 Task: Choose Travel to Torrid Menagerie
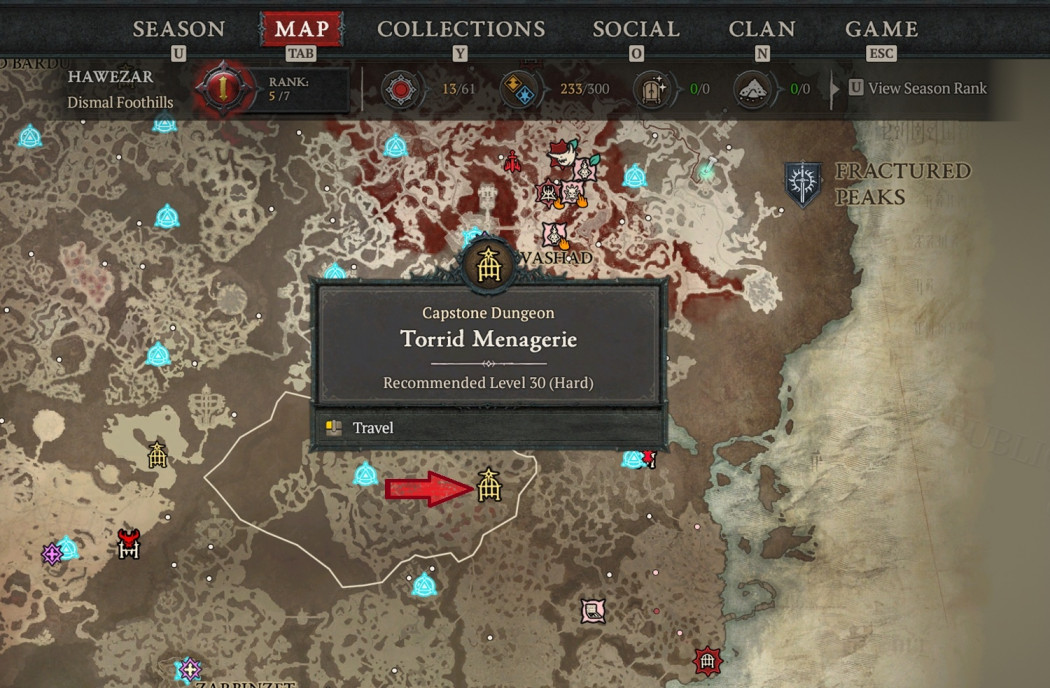pos(373,428)
